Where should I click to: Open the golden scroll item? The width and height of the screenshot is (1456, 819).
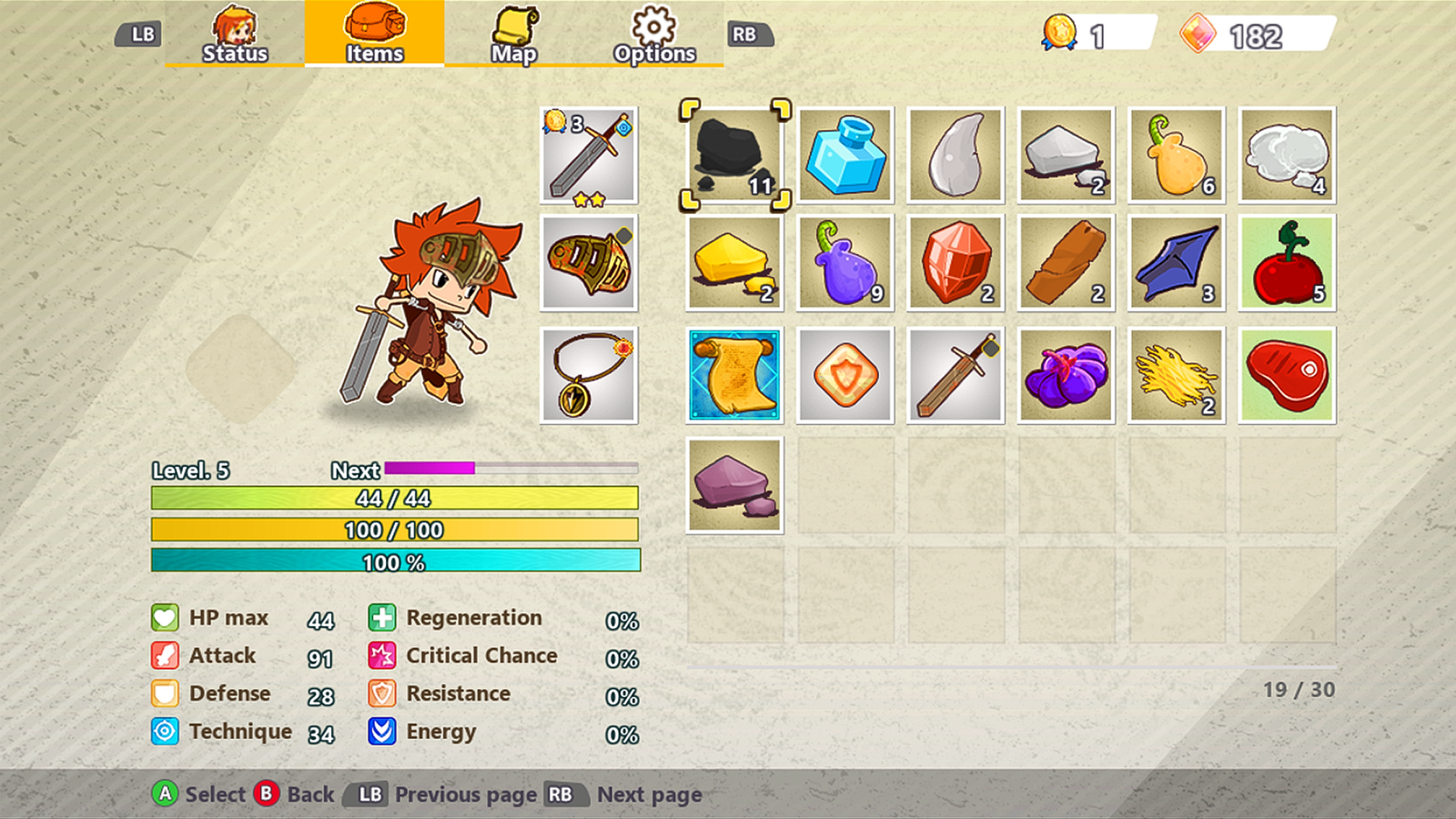pos(733,374)
